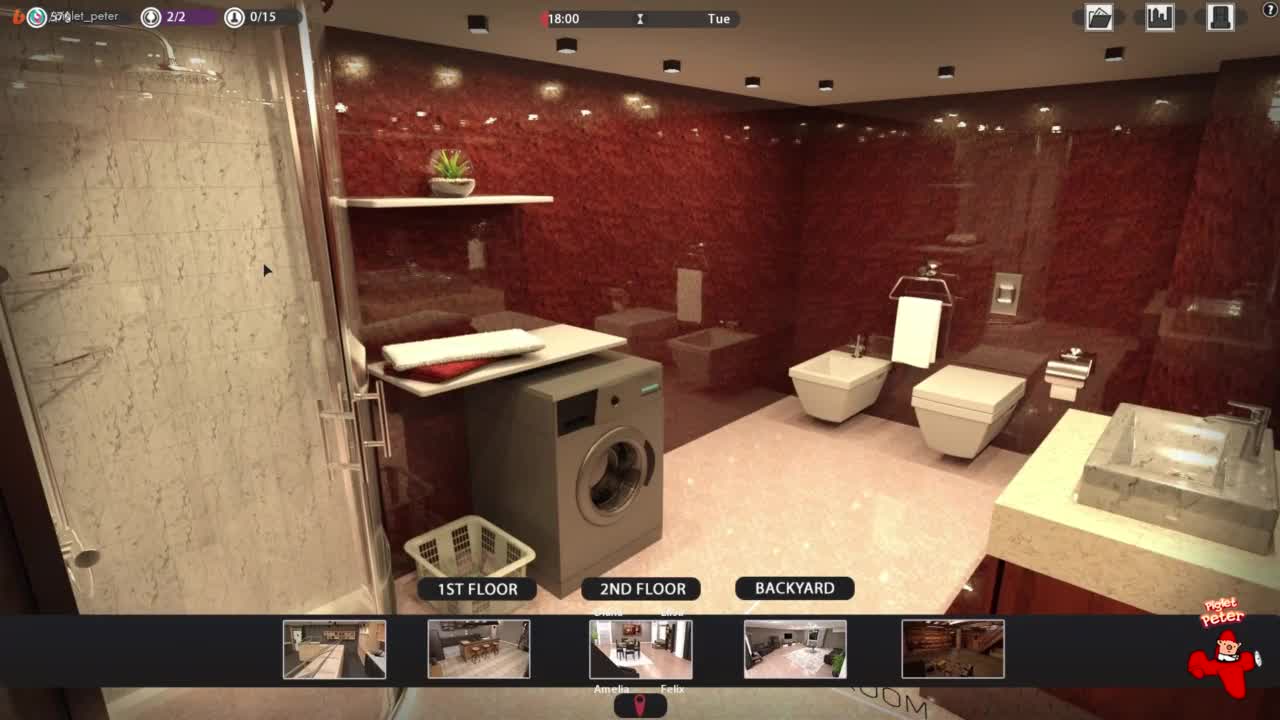Click the dark tower-shaped icon
This screenshot has height=720, width=1280.
1220,17
